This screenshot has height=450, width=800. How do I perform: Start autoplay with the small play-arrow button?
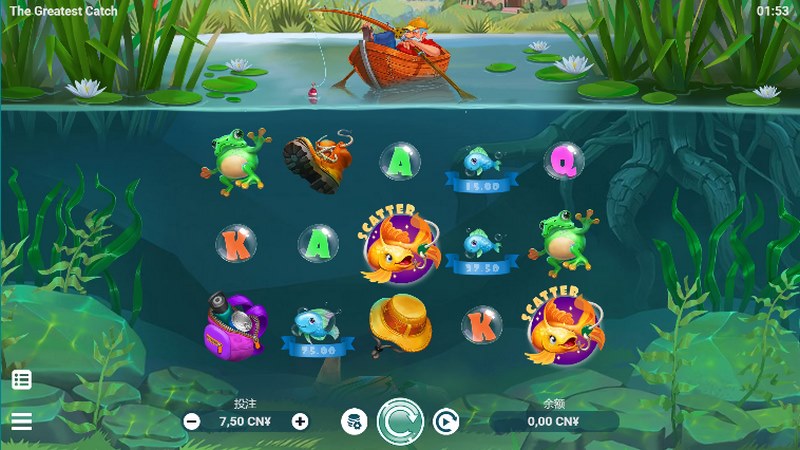tap(445, 422)
